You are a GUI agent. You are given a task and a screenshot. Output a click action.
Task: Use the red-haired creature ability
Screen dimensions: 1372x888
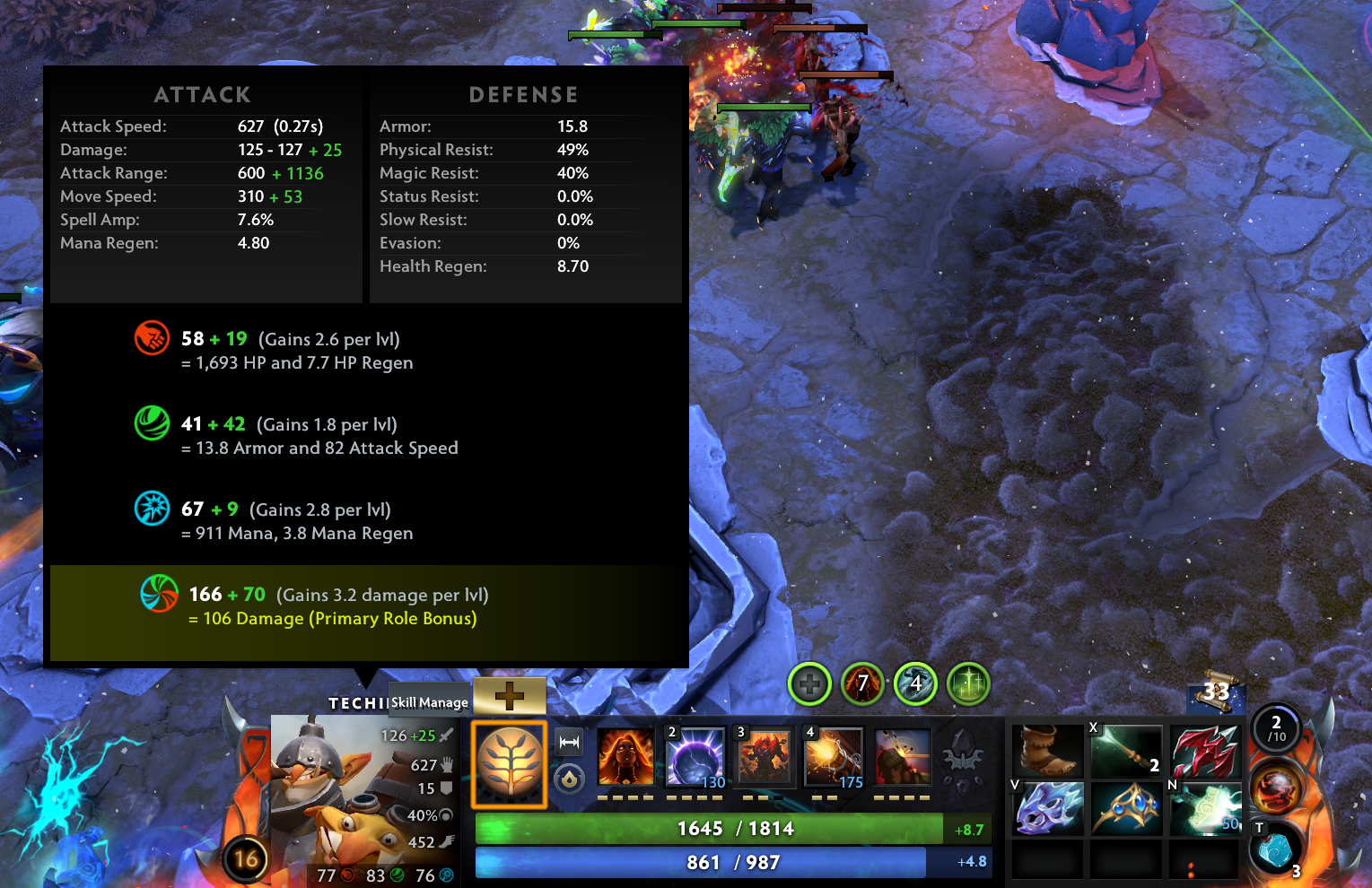[765, 758]
